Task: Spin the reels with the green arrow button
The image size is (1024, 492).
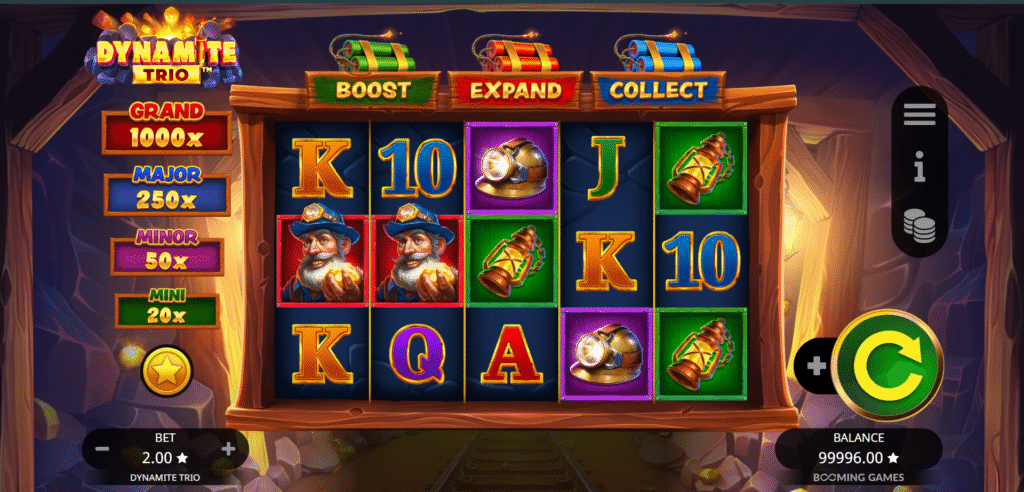Action: (x=888, y=366)
